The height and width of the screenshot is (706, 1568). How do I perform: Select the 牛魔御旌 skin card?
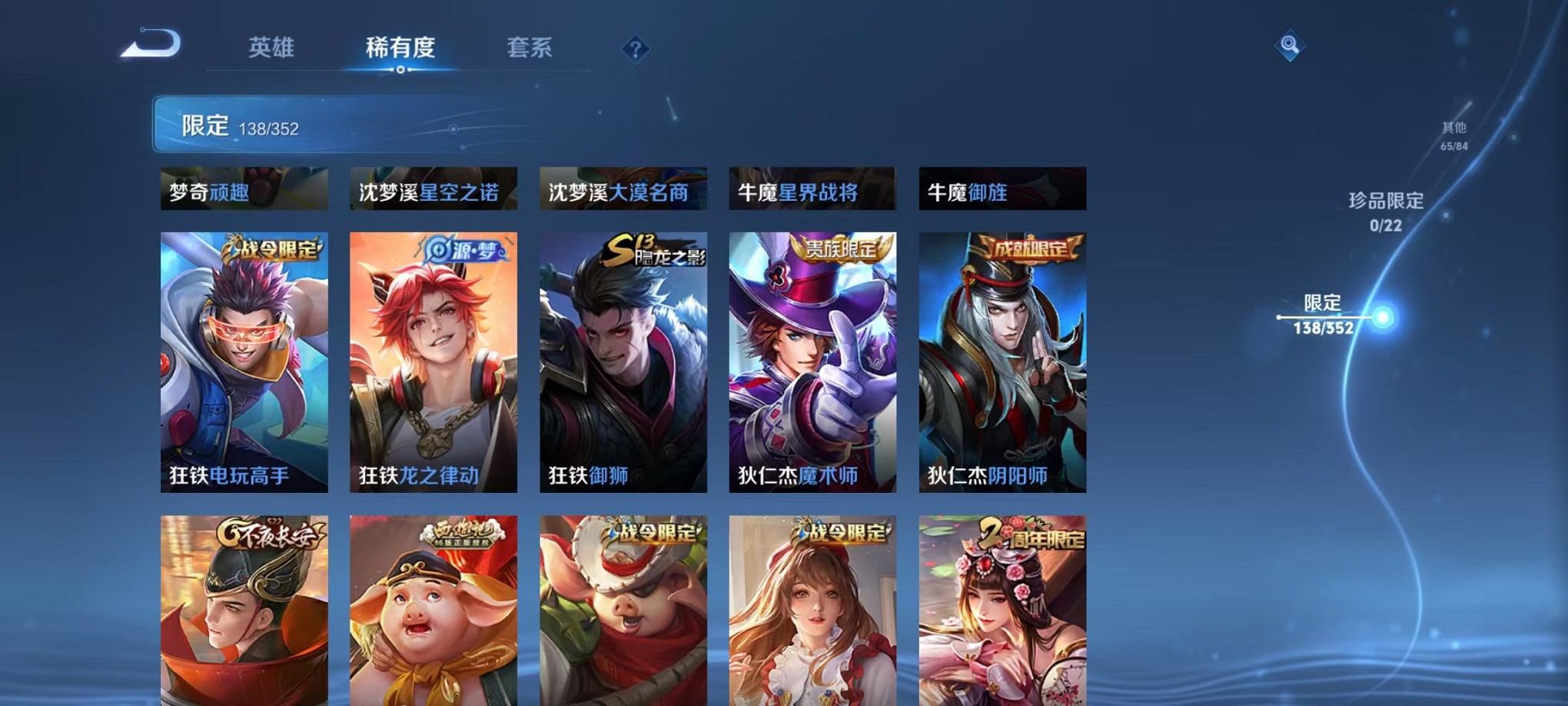point(1002,188)
